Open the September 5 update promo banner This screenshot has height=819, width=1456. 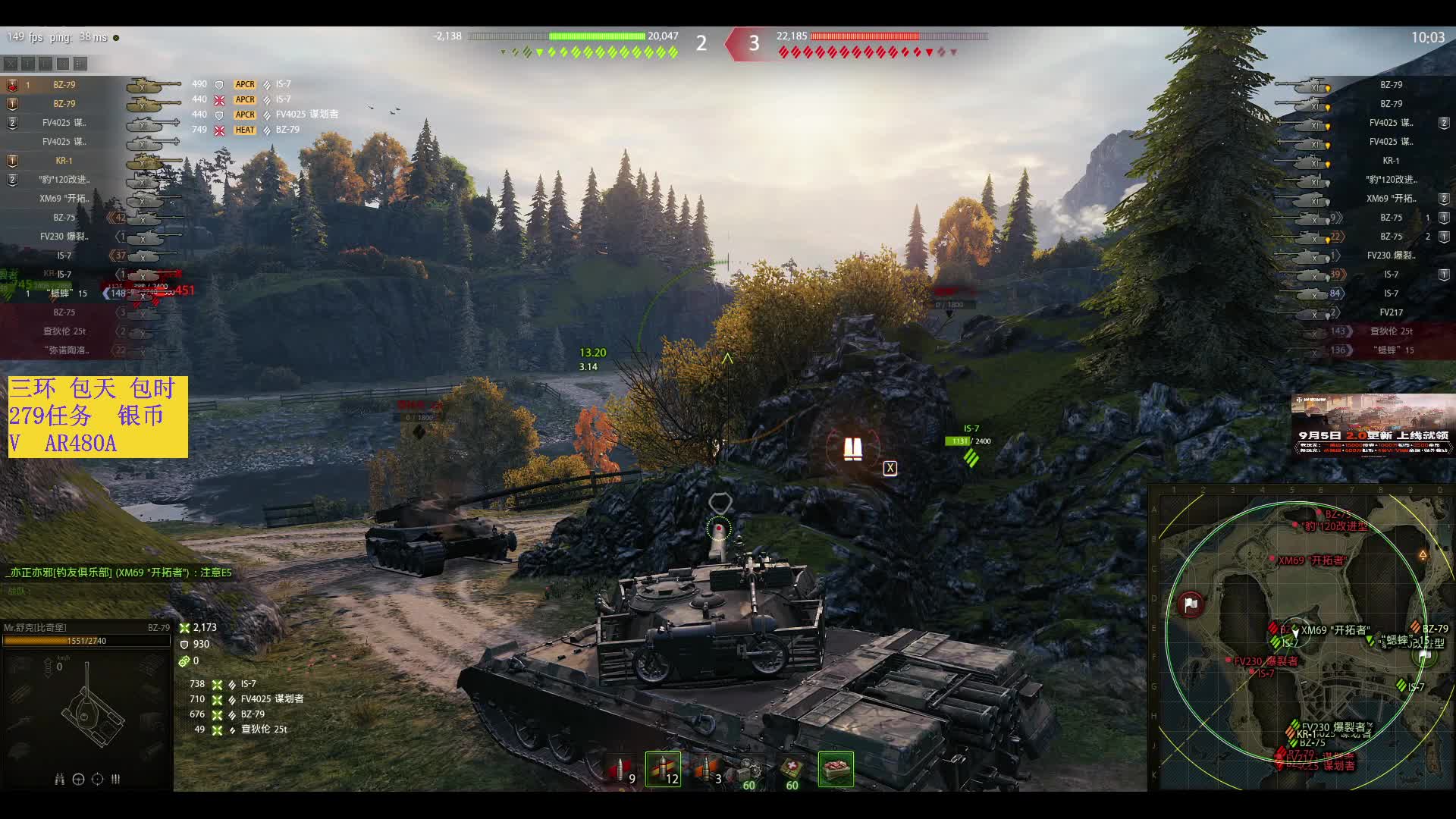coord(1373,425)
